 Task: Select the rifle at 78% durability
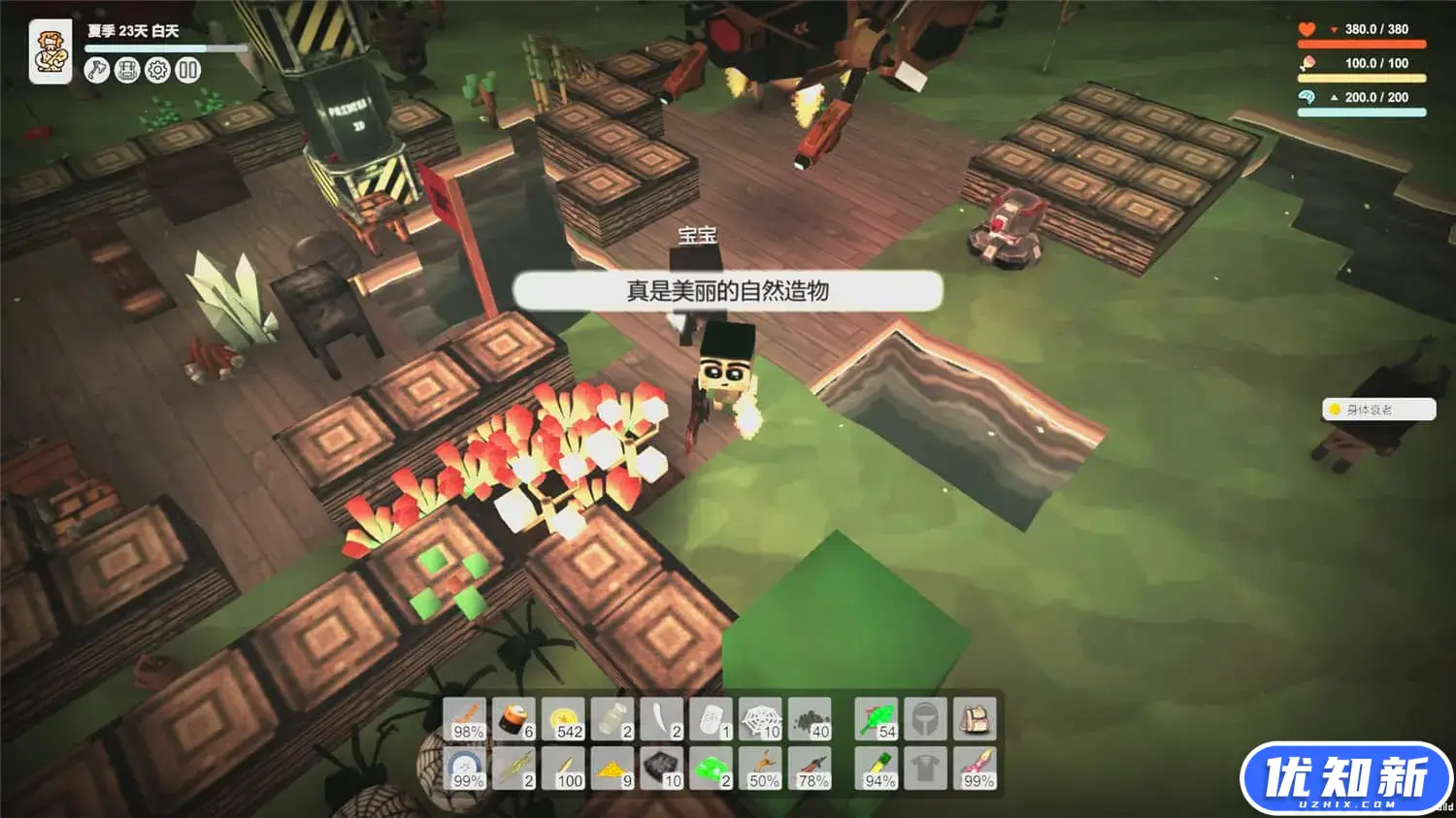(x=809, y=767)
